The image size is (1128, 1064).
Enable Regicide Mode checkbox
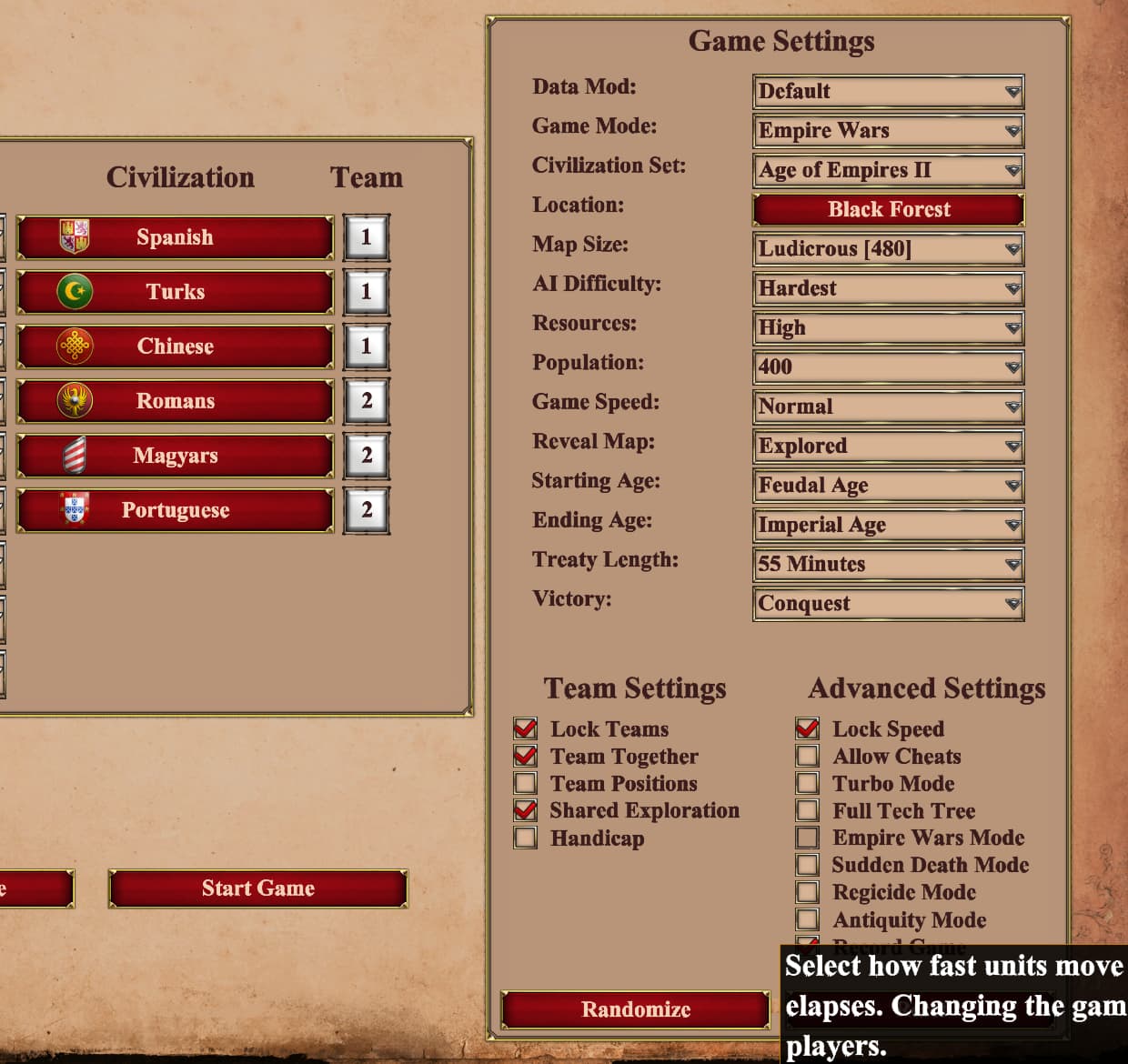[x=807, y=892]
